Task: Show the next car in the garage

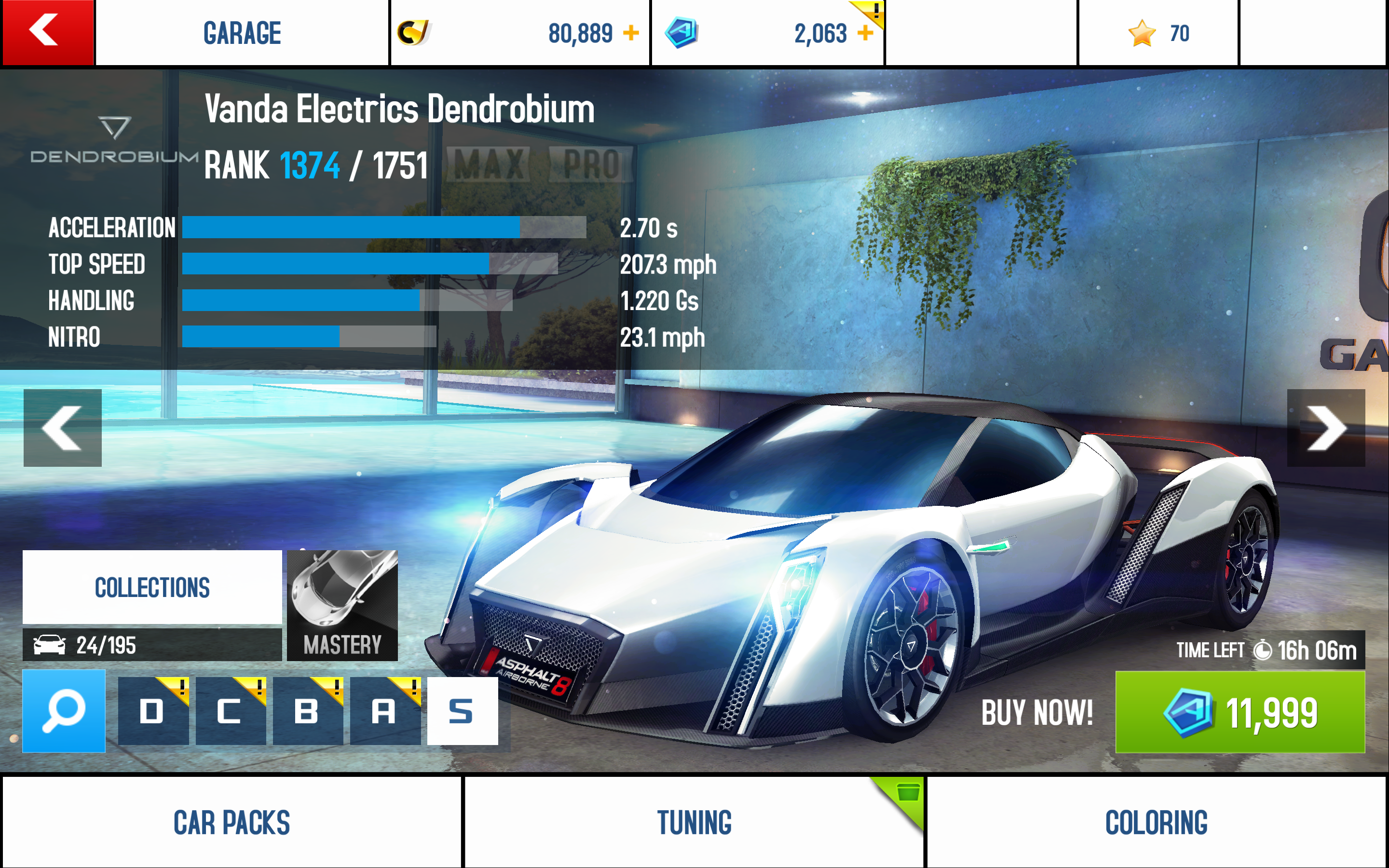Action: coord(1325,428)
